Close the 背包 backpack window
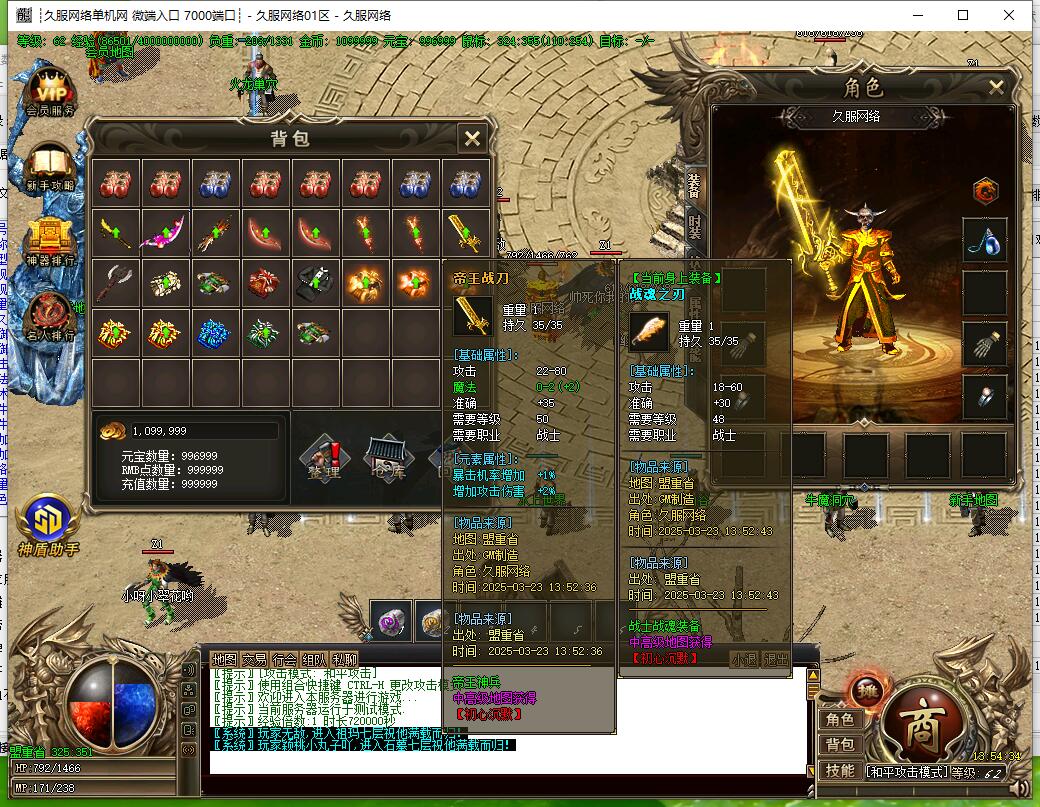This screenshot has width=1040, height=807. pos(472,138)
